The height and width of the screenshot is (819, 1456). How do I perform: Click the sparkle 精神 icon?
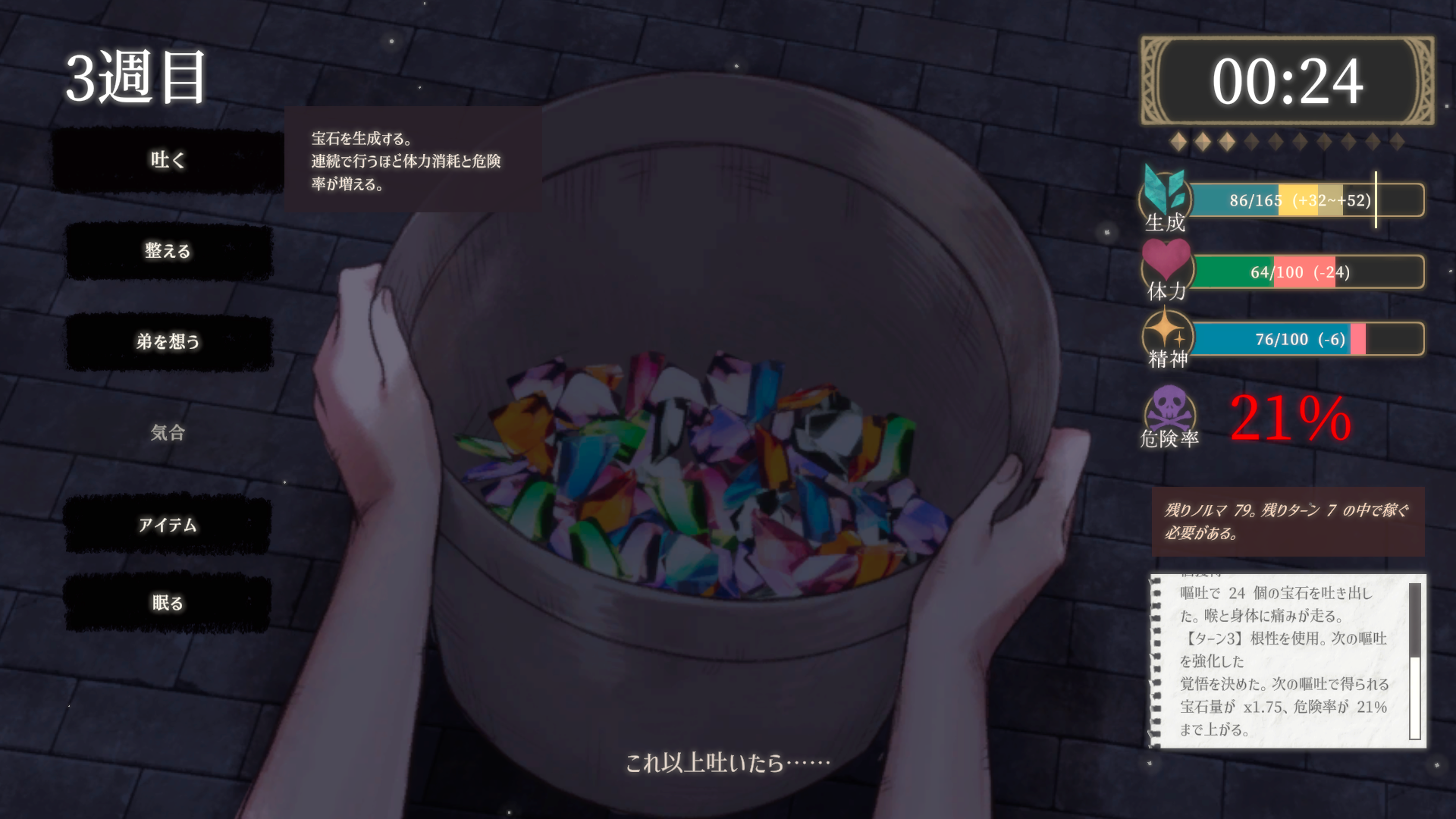(1168, 334)
